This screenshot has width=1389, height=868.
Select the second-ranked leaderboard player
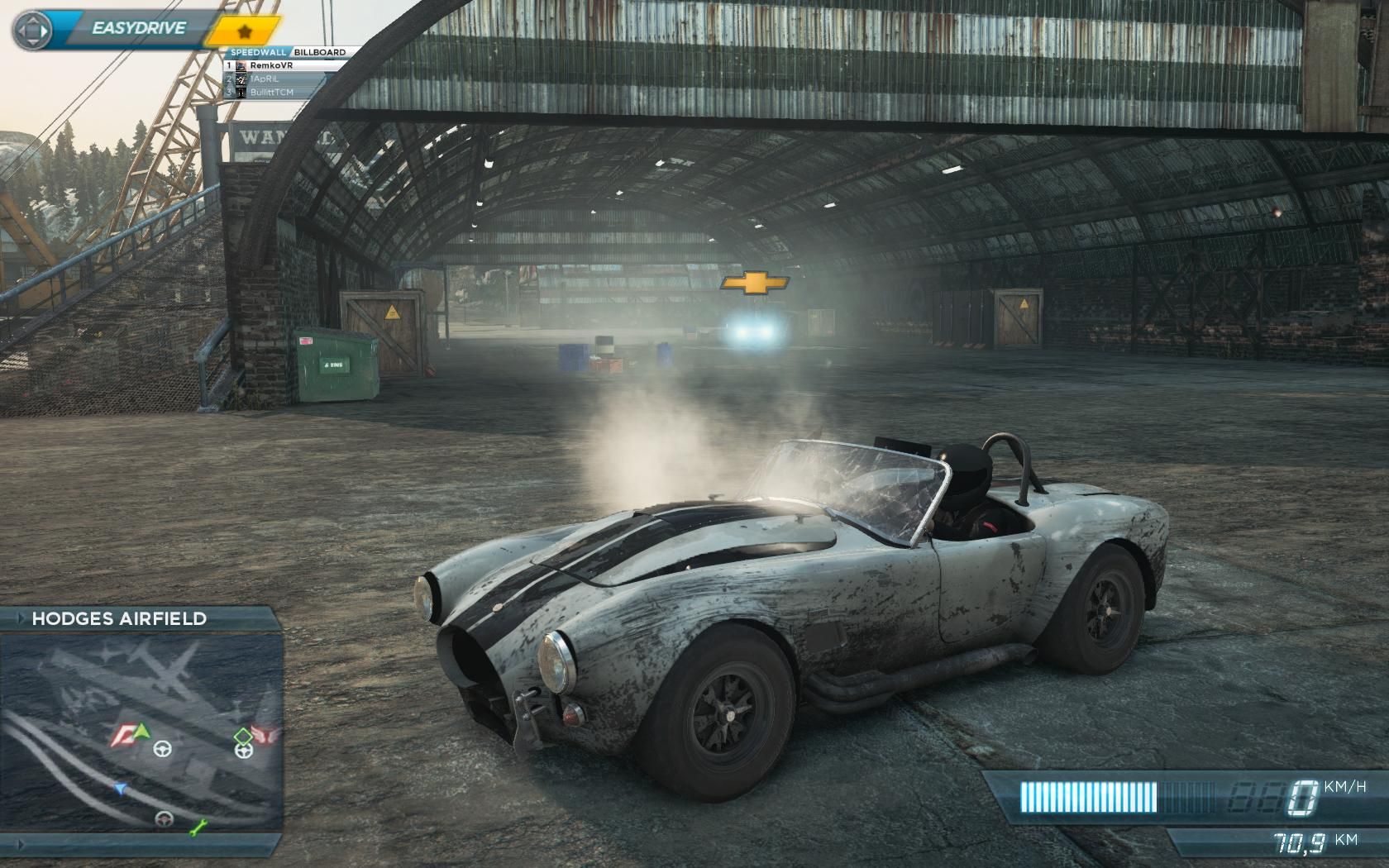click(265, 79)
